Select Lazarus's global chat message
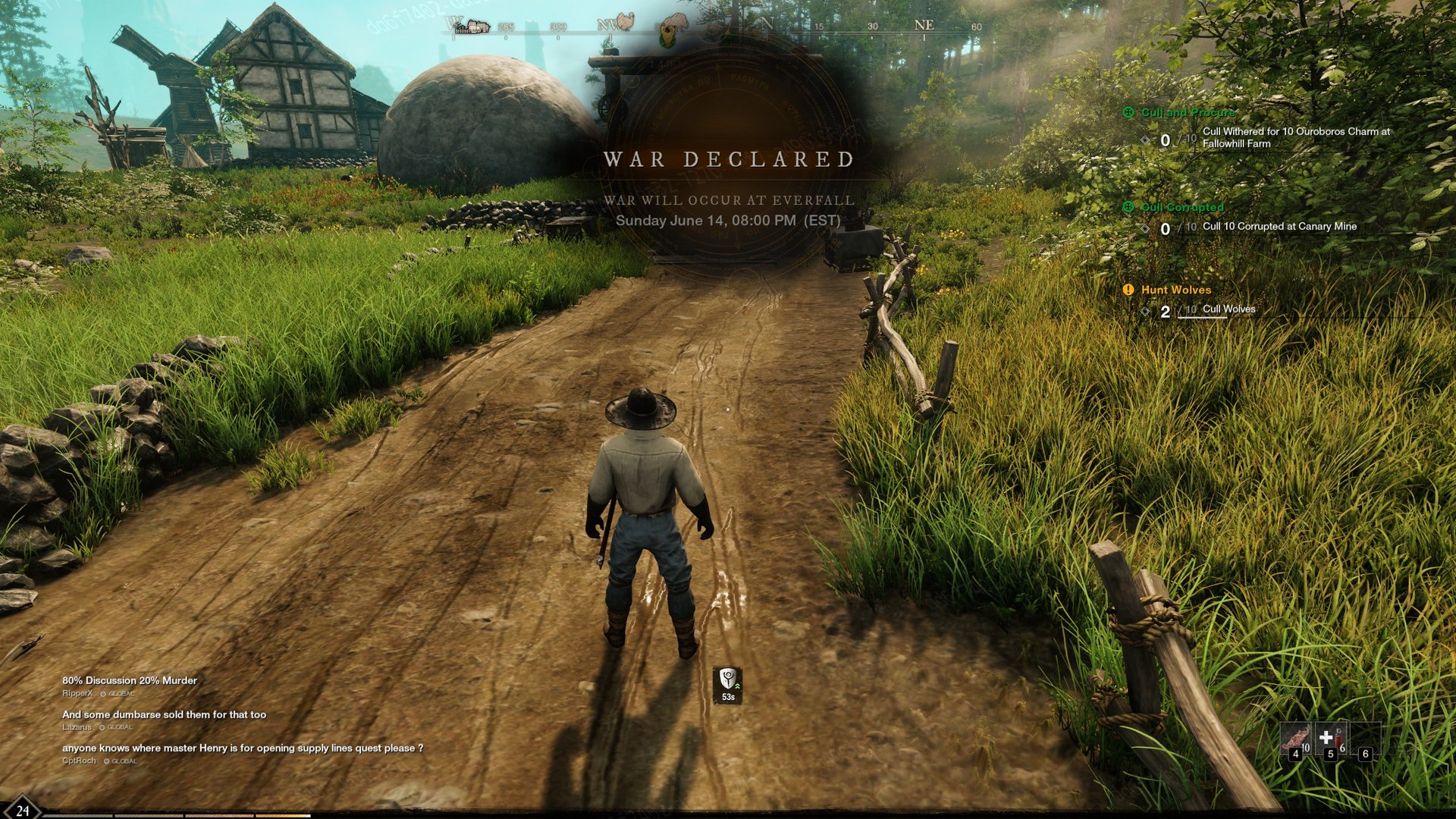Viewport: 1456px width, 819px height. pyautogui.click(x=164, y=715)
